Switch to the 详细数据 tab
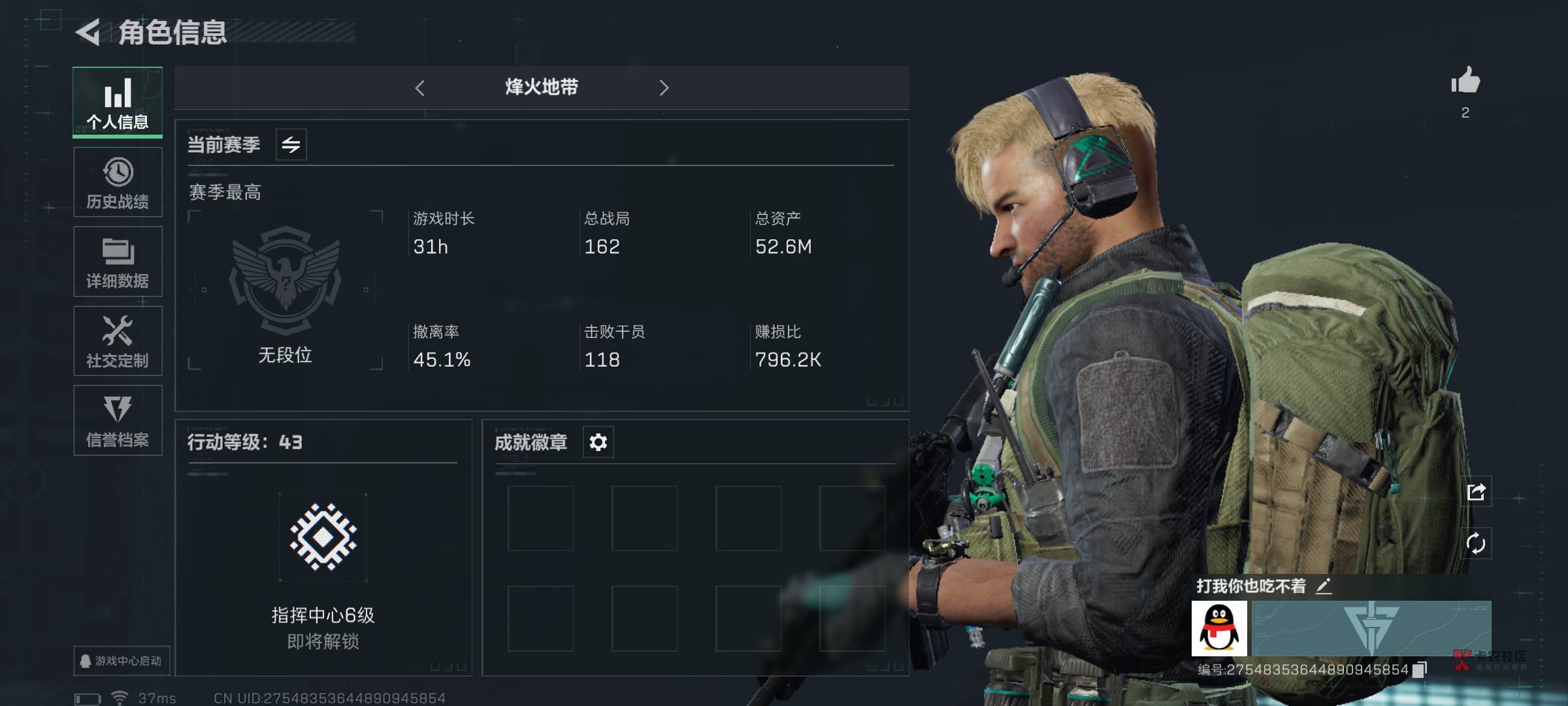The image size is (1568, 706). tap(118, 261)
